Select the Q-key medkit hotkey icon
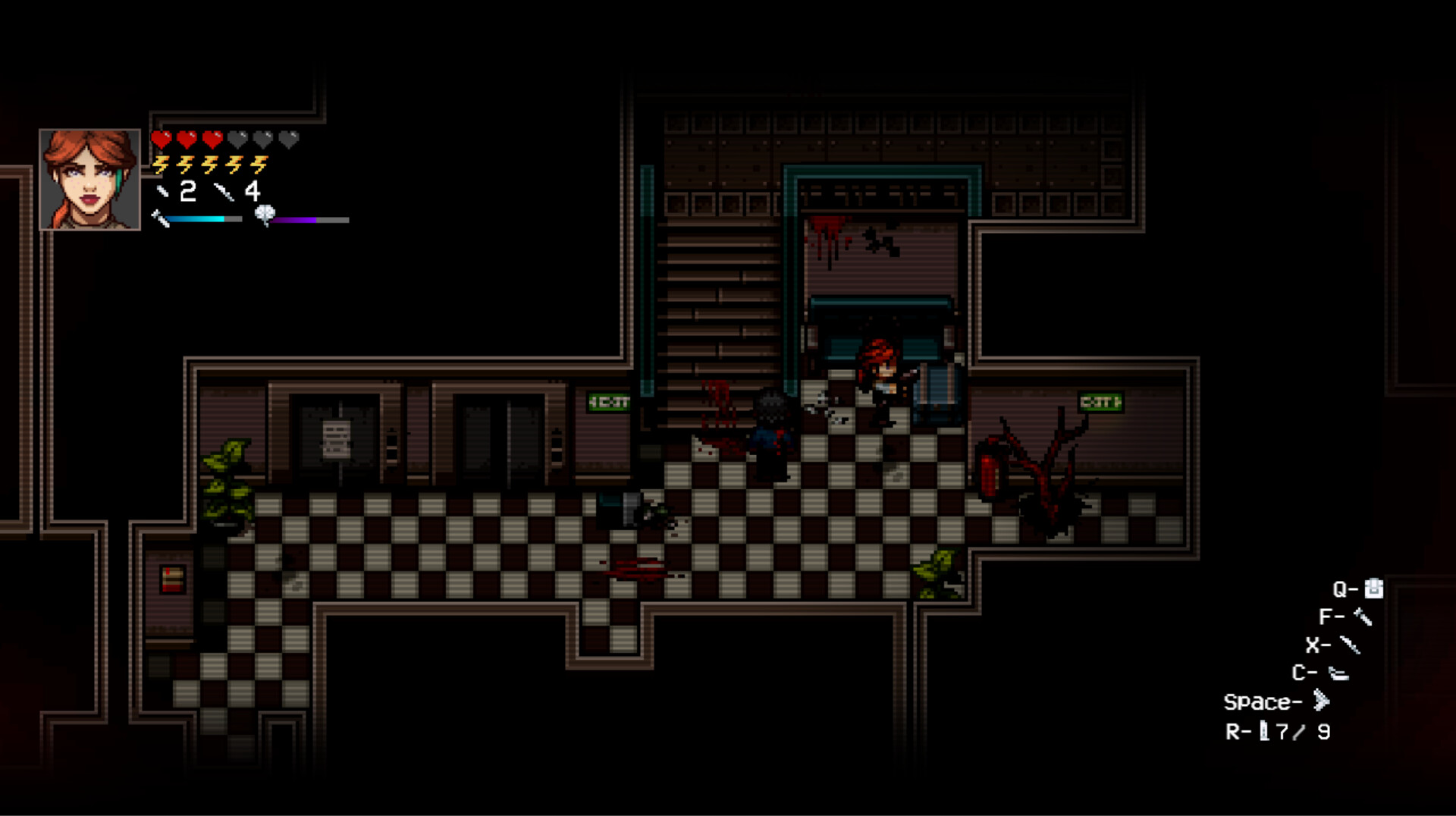This screenshot has height=816, width=1456. pyautogui.click(x=1373, y=588)
